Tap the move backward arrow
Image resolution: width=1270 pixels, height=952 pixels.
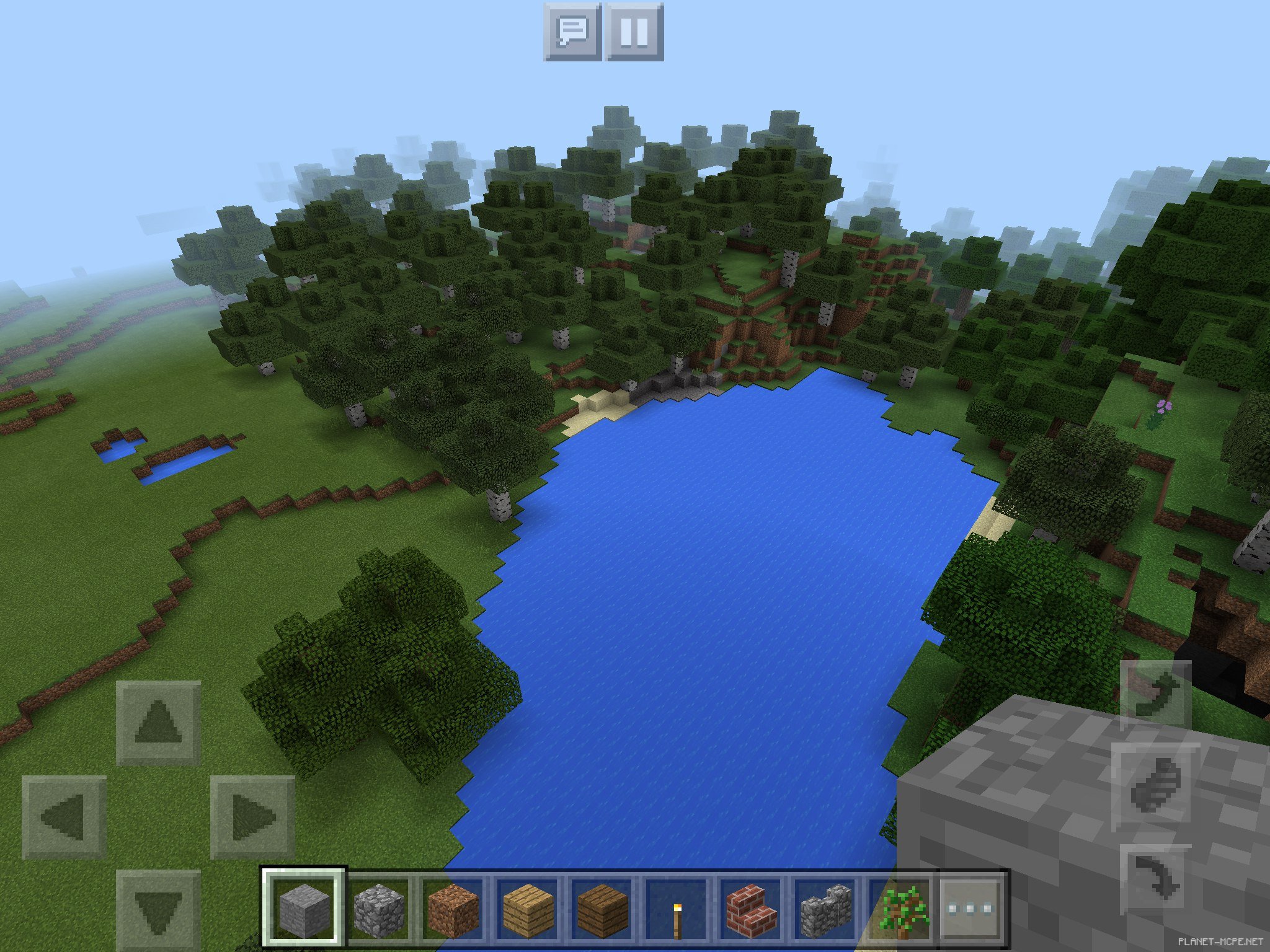click(x=158, y=910)
